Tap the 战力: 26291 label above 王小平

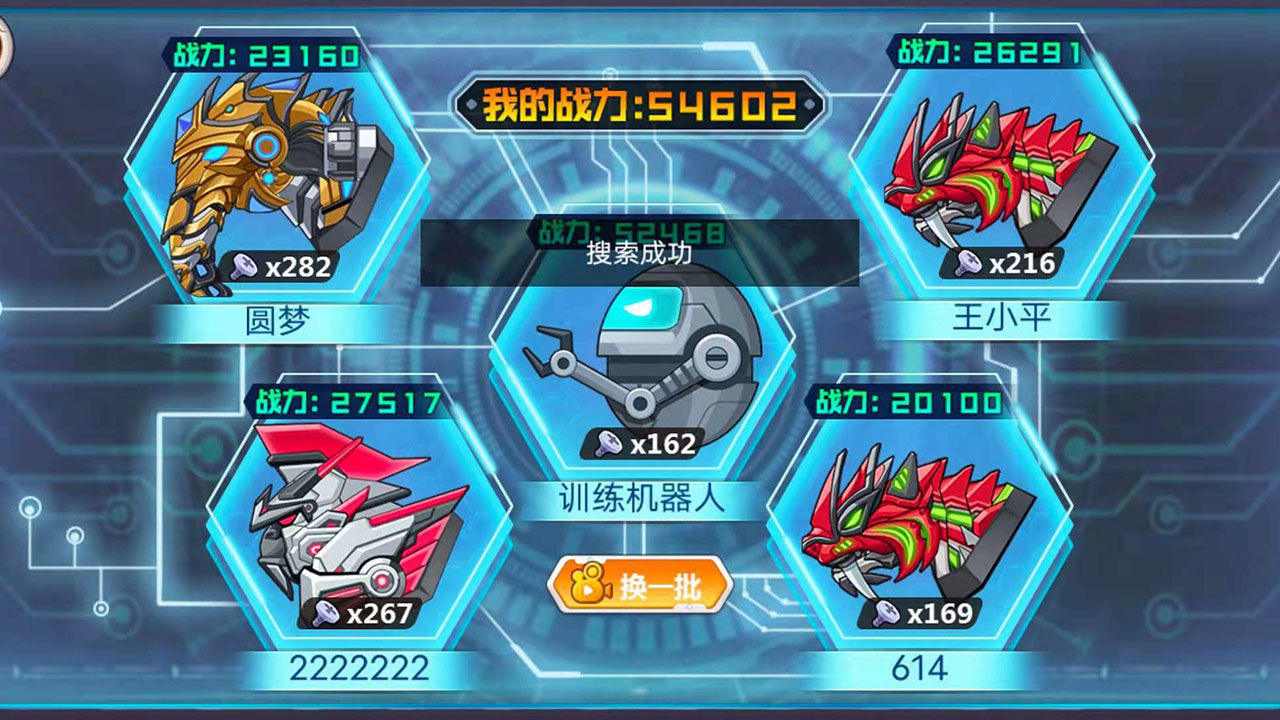tap(986, 44)
